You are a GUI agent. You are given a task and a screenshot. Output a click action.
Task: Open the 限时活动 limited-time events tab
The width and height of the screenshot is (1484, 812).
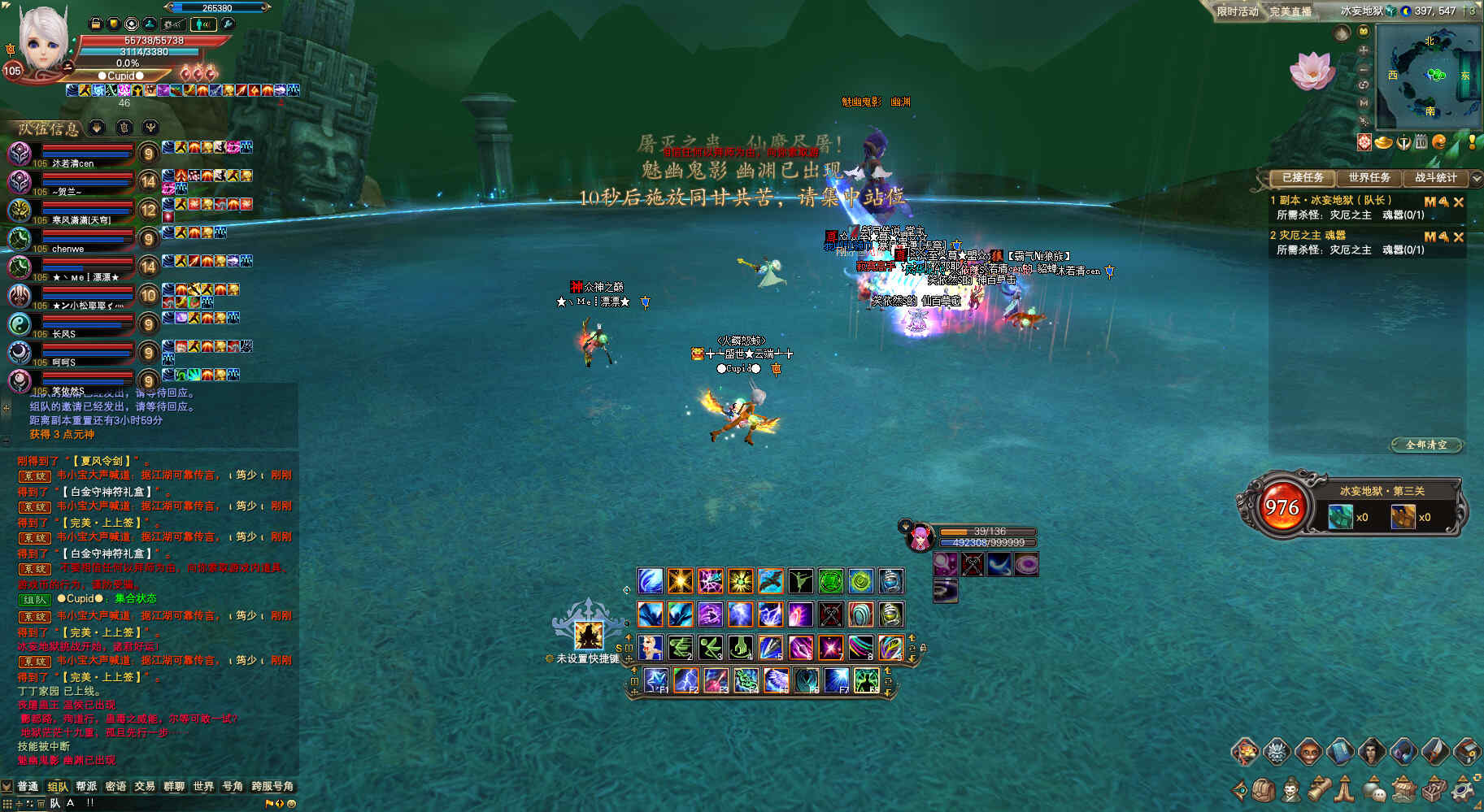click(1237, 11)
